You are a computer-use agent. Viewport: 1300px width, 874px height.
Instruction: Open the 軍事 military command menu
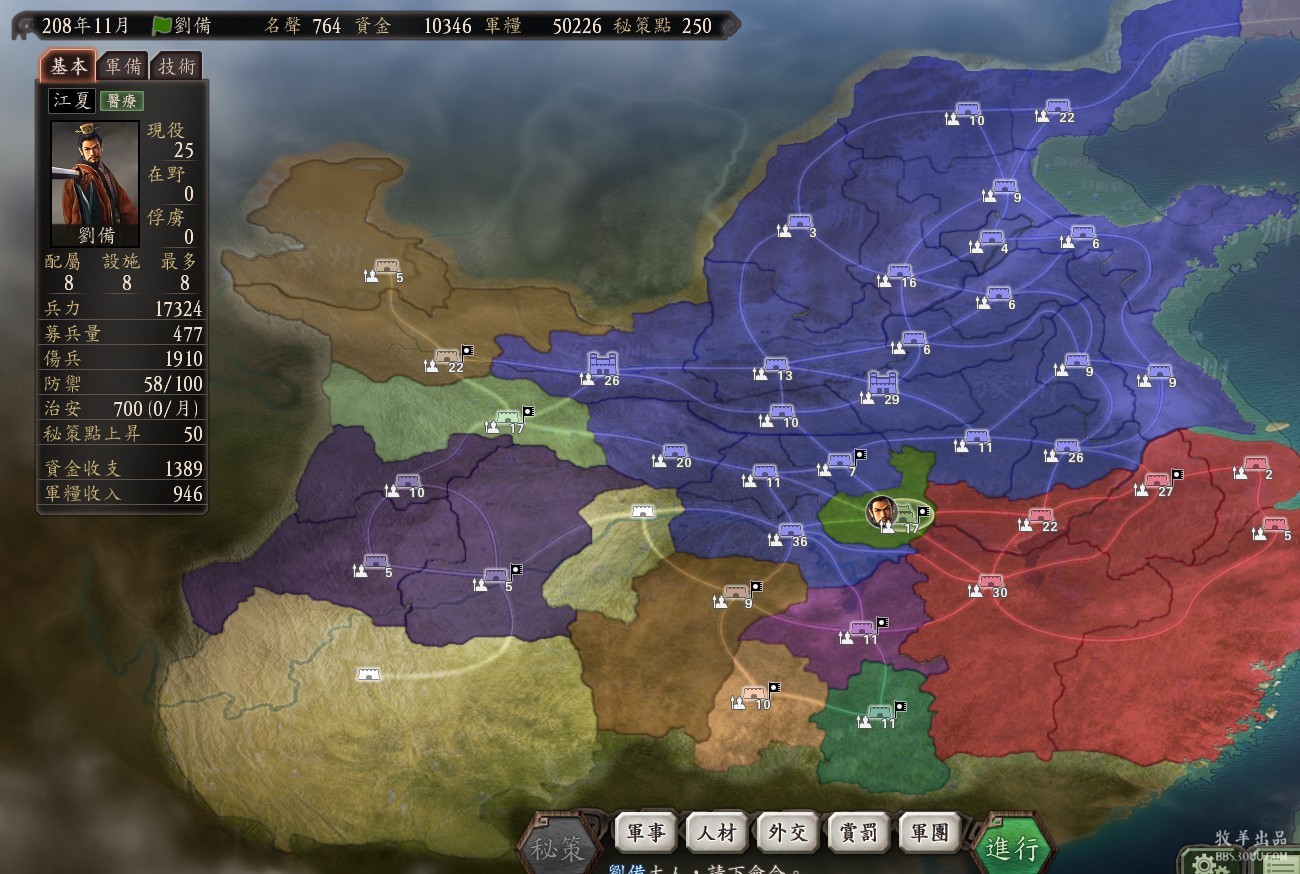(x=645, y=831)
